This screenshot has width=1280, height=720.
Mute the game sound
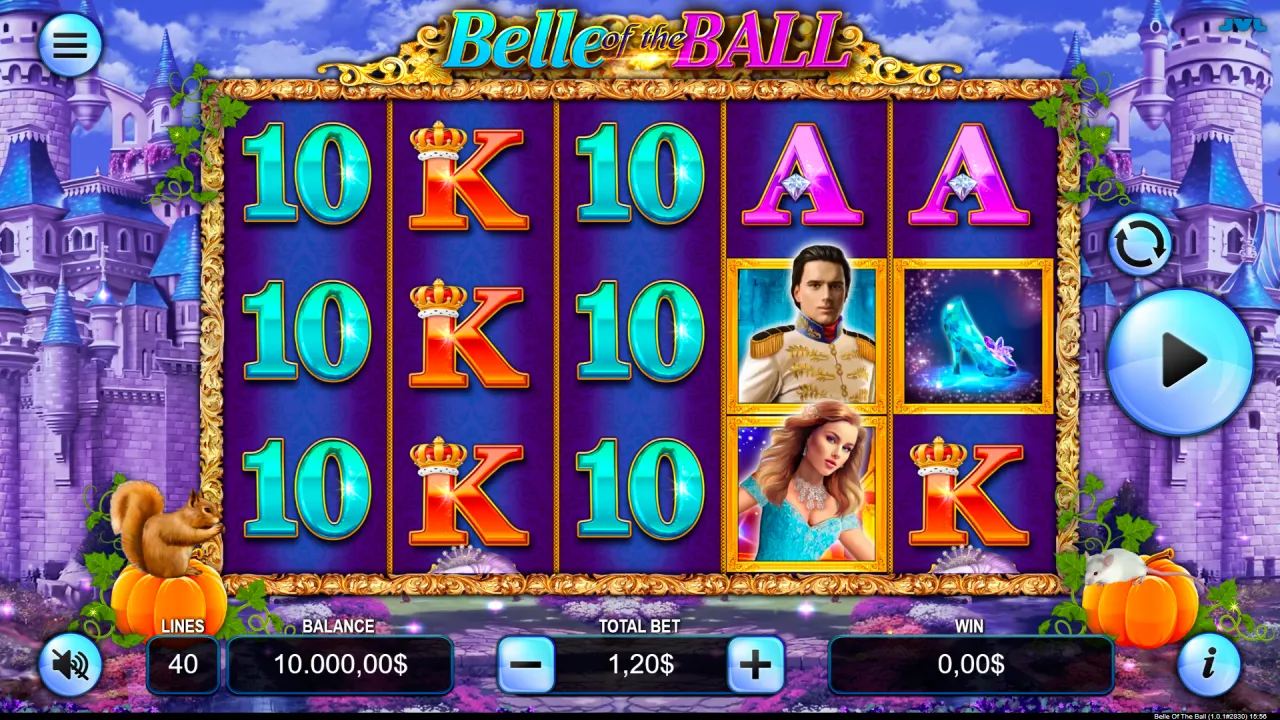click(68, 665)
